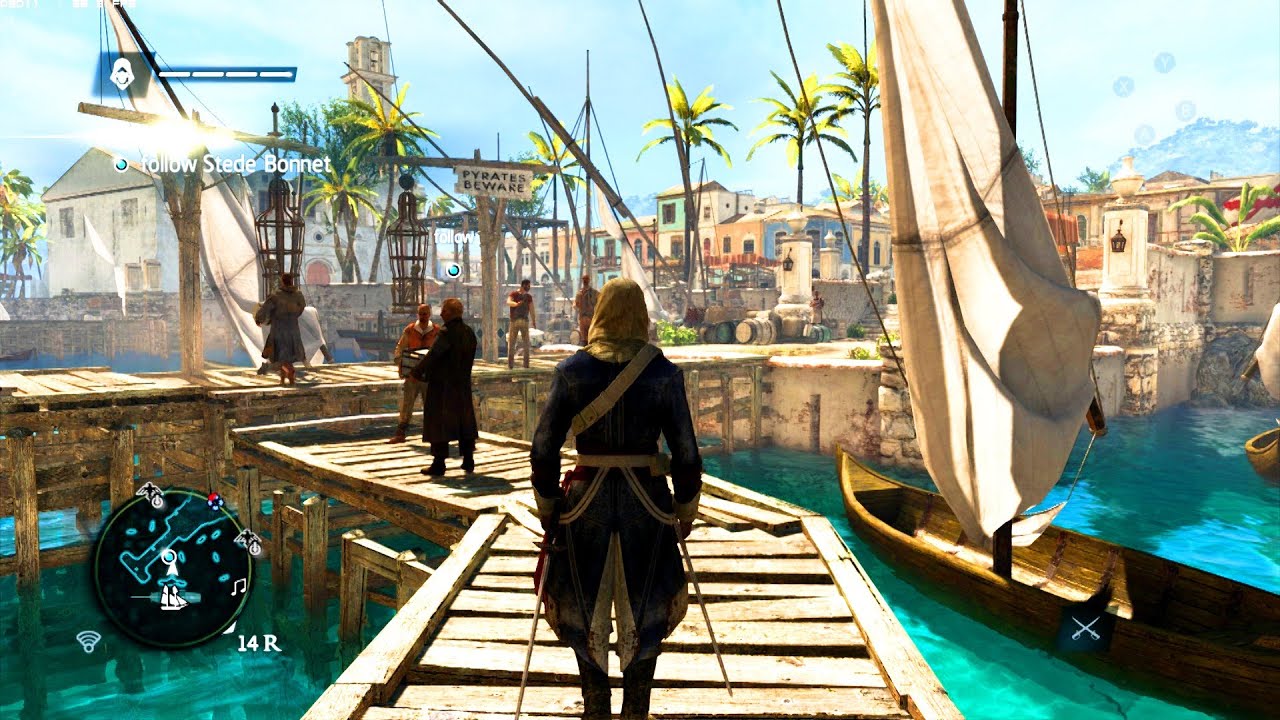Click the blue follow target marker

pos(453,270)
